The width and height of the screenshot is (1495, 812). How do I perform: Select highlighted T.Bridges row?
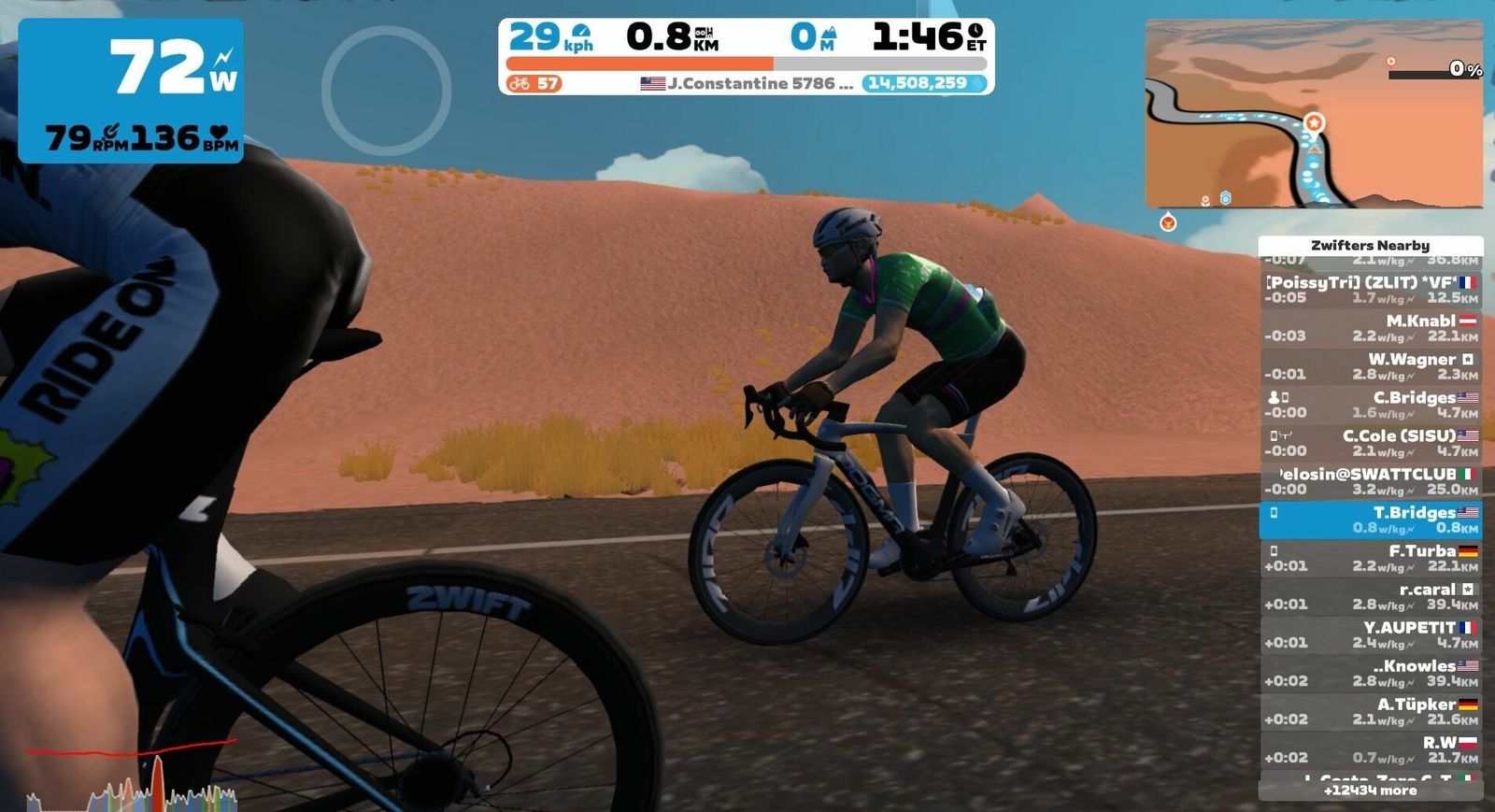point(1370,520)
